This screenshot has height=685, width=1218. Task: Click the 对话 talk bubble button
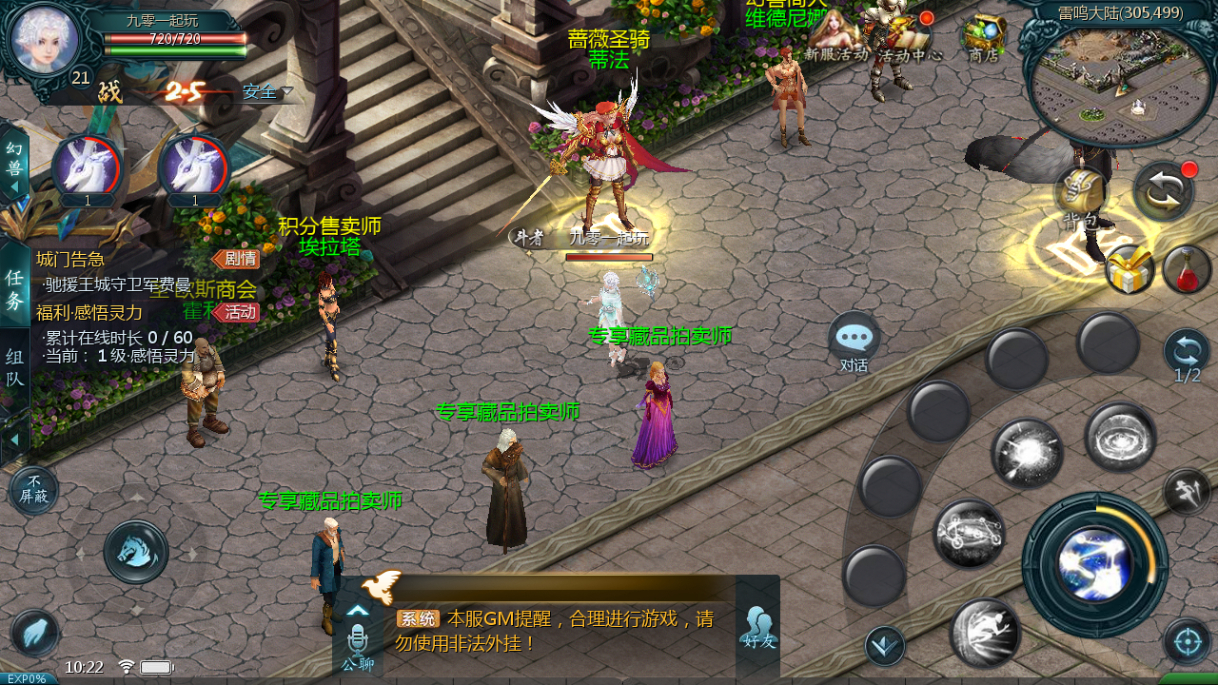coord(854,343)
